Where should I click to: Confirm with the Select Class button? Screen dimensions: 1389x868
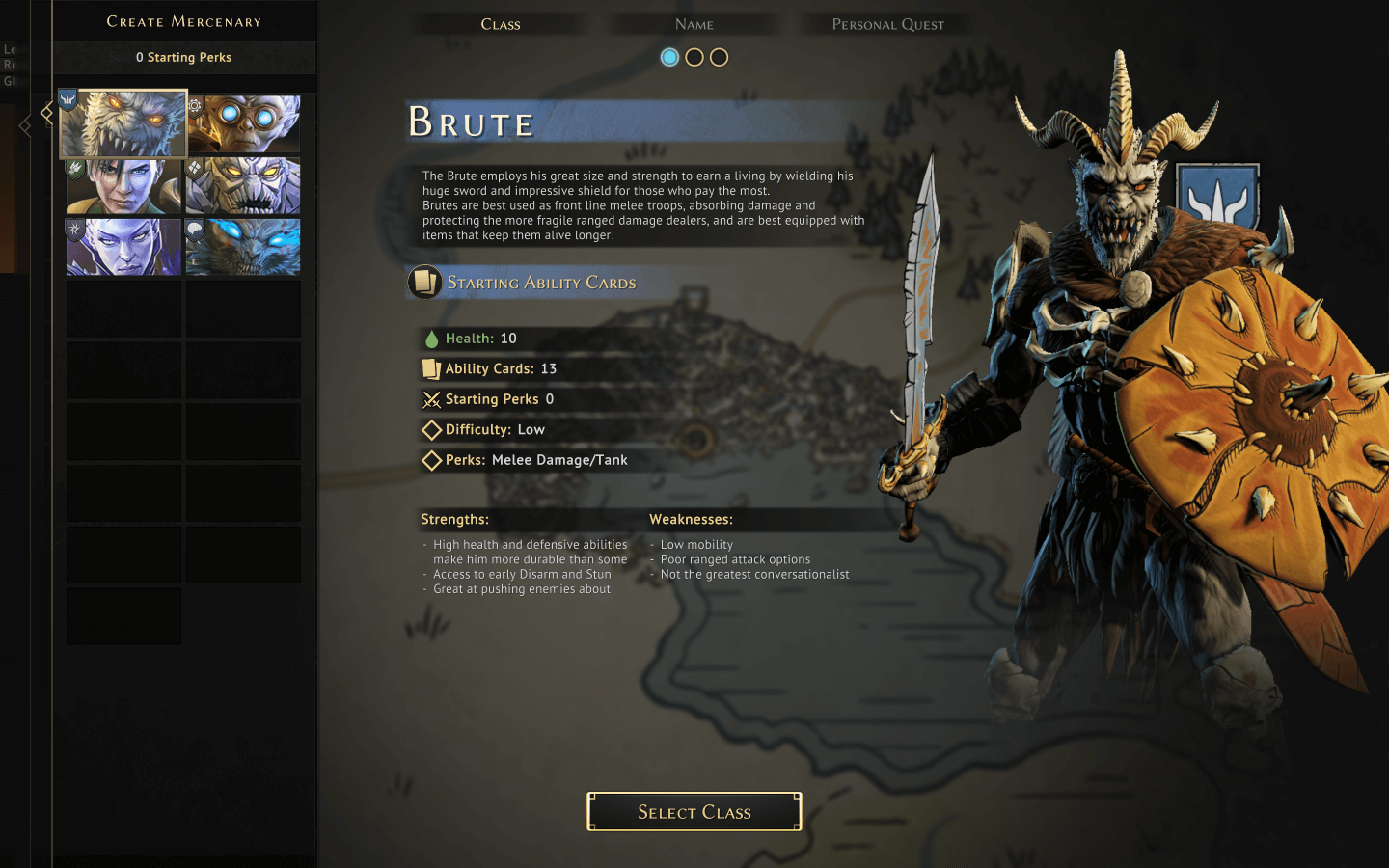point(694,812)
